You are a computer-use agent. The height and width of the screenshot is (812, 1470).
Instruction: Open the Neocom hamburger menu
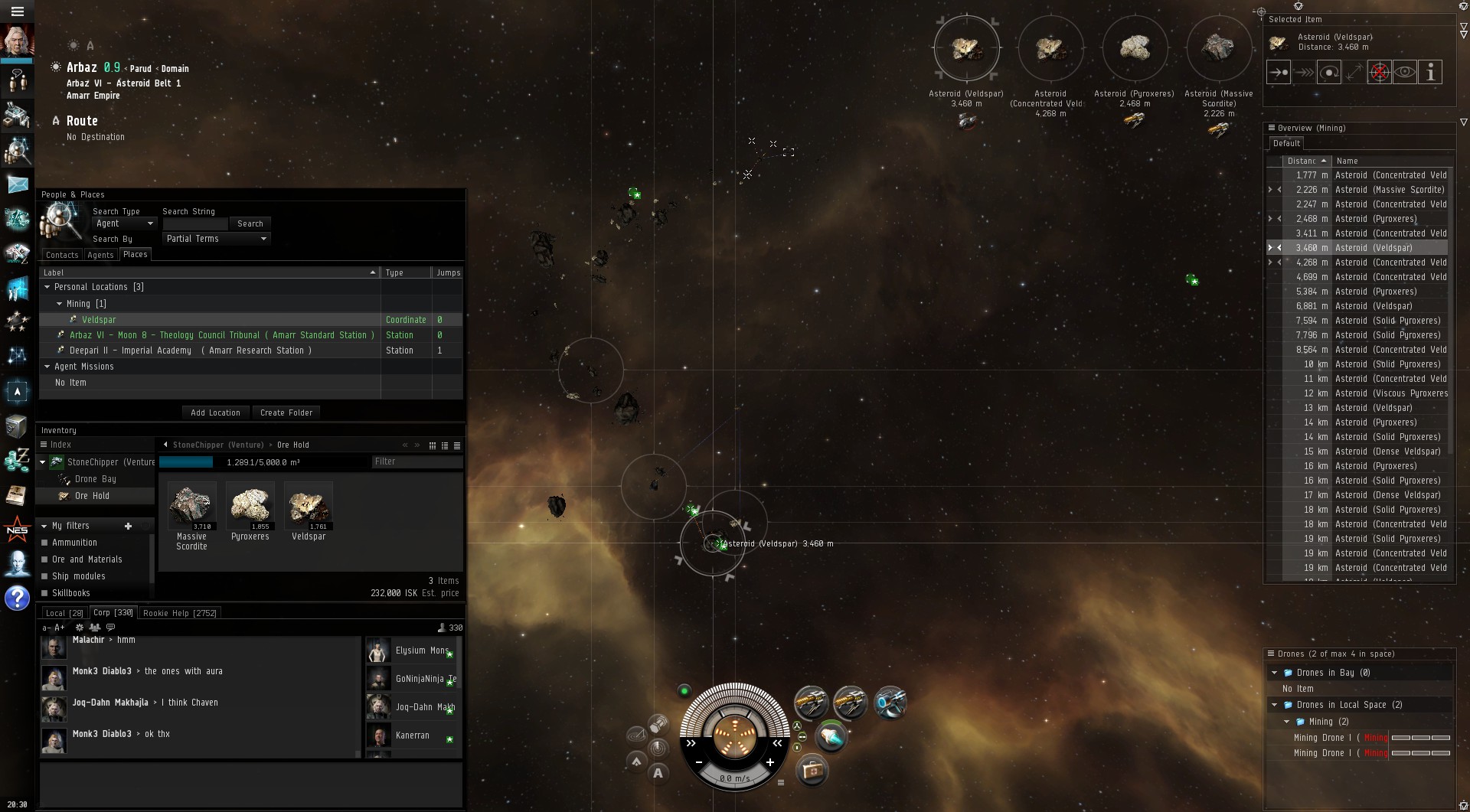(x=17, y=11)
